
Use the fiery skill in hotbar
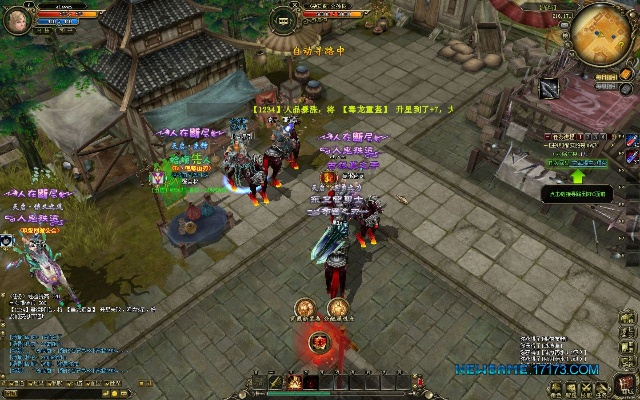click(x=295, y=381)
